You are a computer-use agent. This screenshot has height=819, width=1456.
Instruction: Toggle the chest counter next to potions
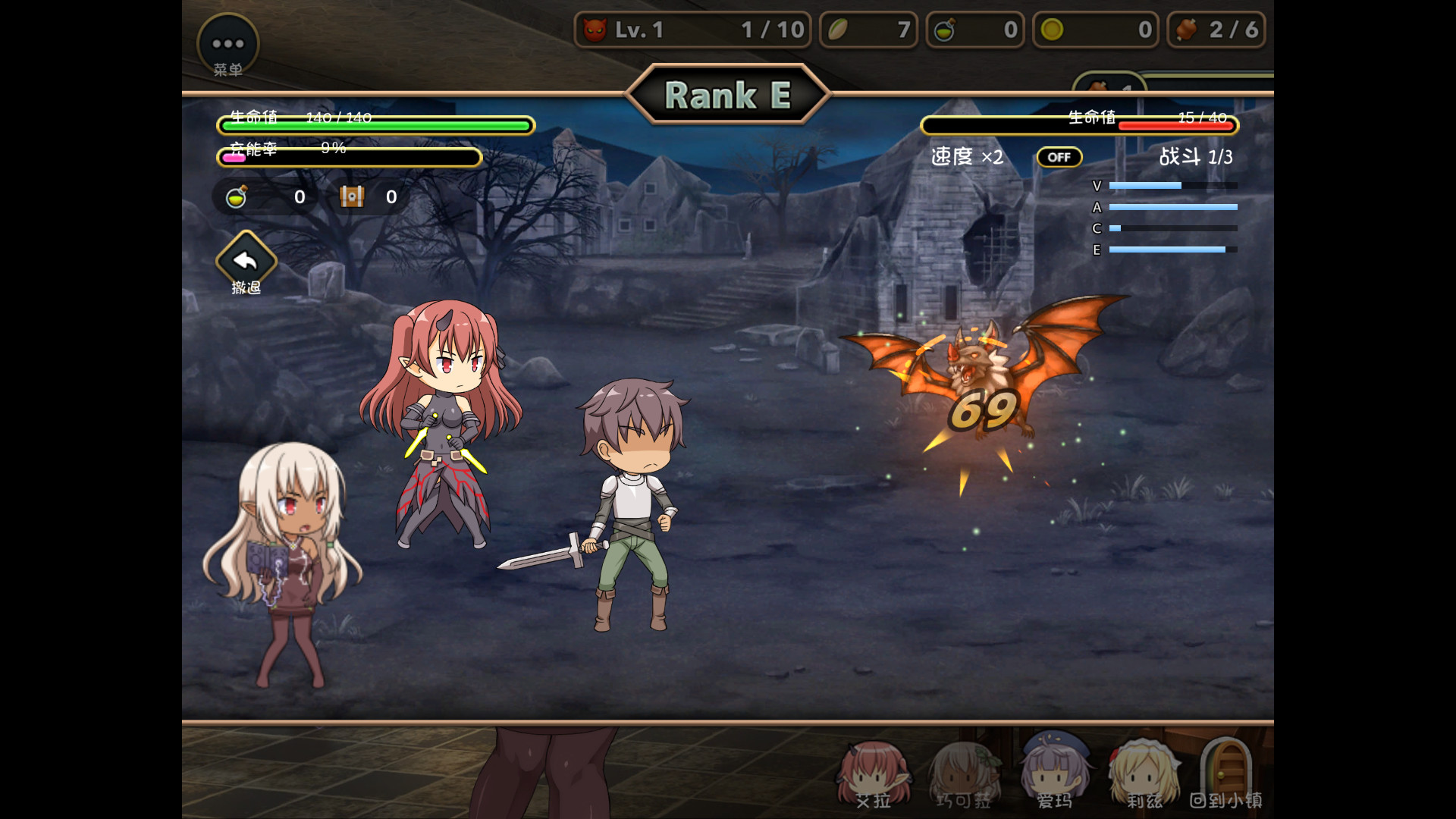tap(353, 196)
